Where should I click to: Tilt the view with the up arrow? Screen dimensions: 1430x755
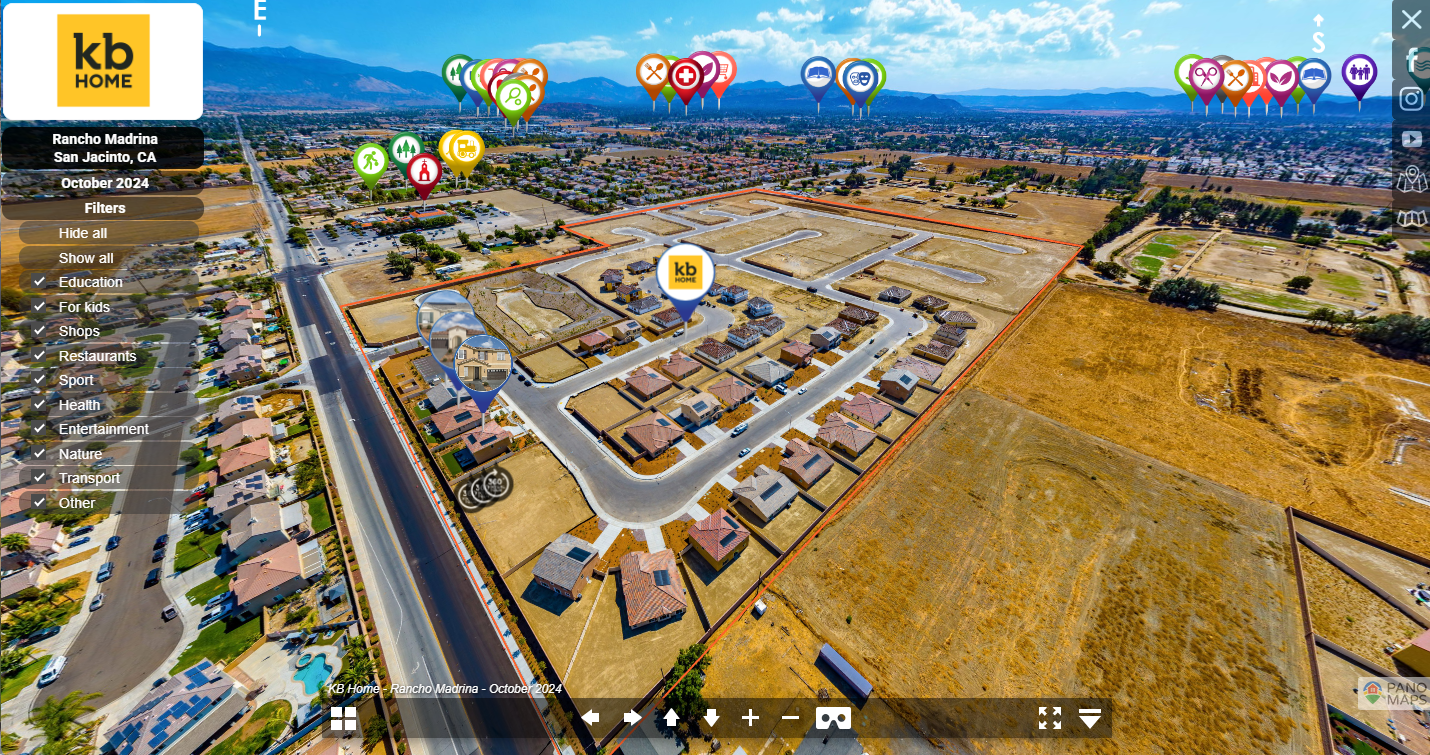click(671, 718)
